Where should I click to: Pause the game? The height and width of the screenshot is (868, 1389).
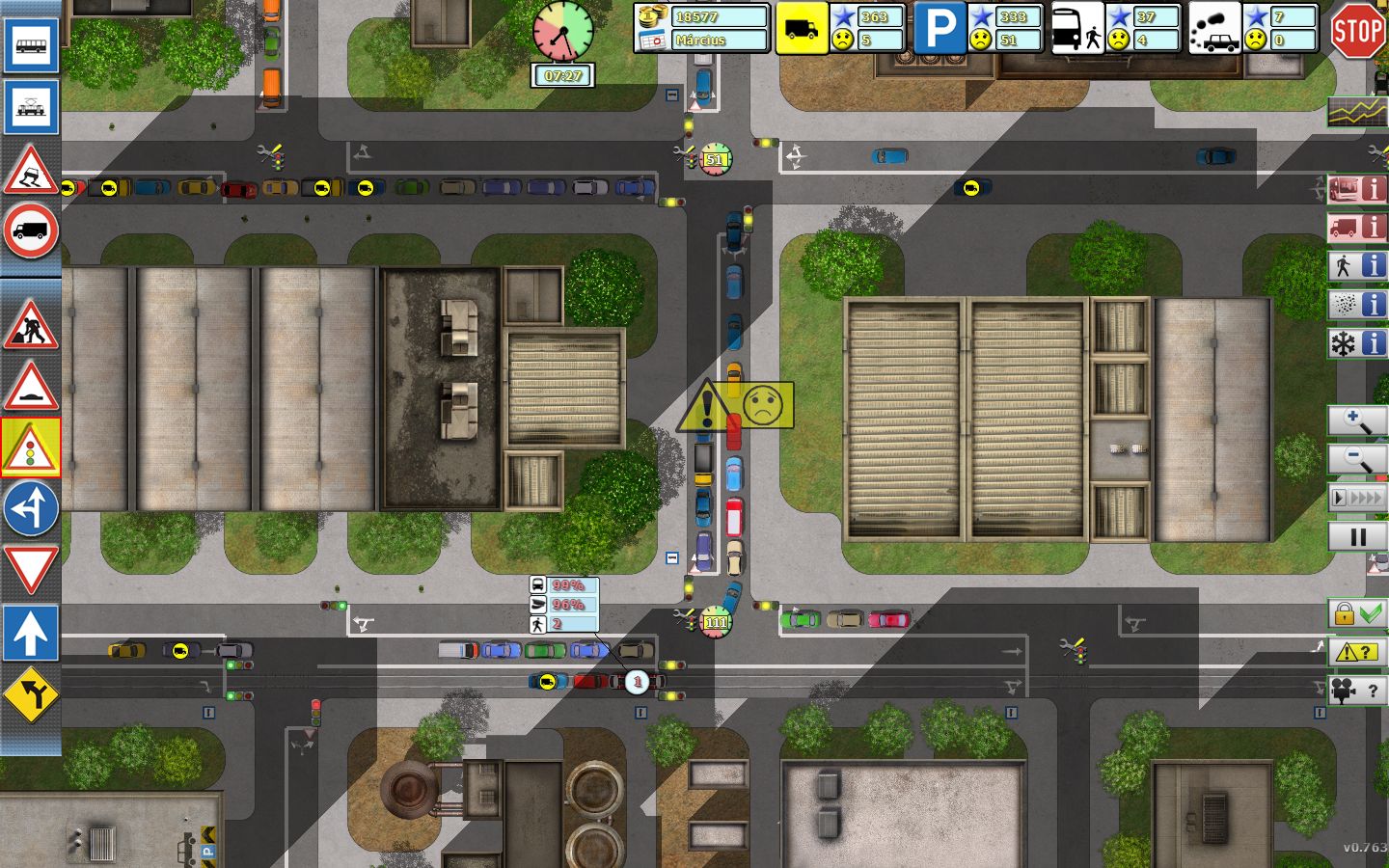pyautogui.click(x=1357, y=537)
